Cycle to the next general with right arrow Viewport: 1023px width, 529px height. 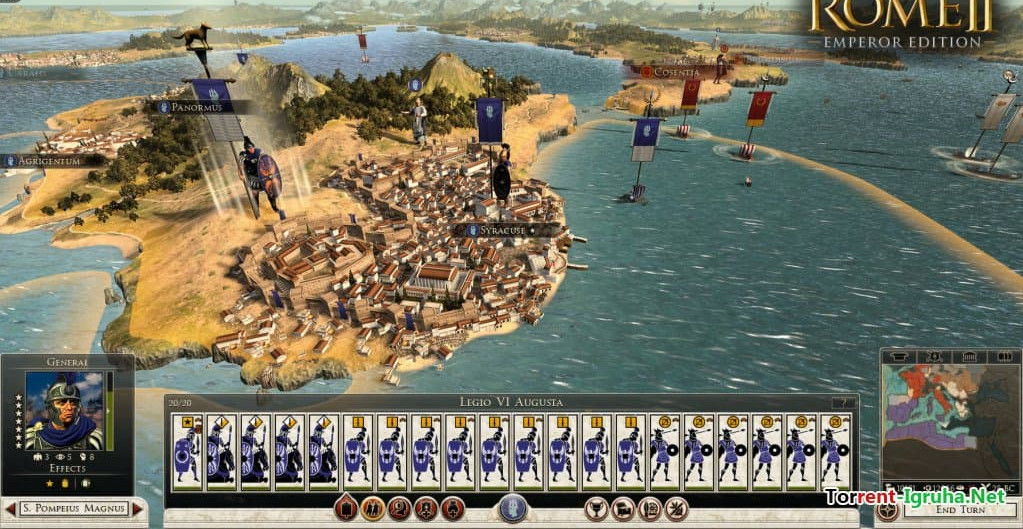tap(138, 509)
